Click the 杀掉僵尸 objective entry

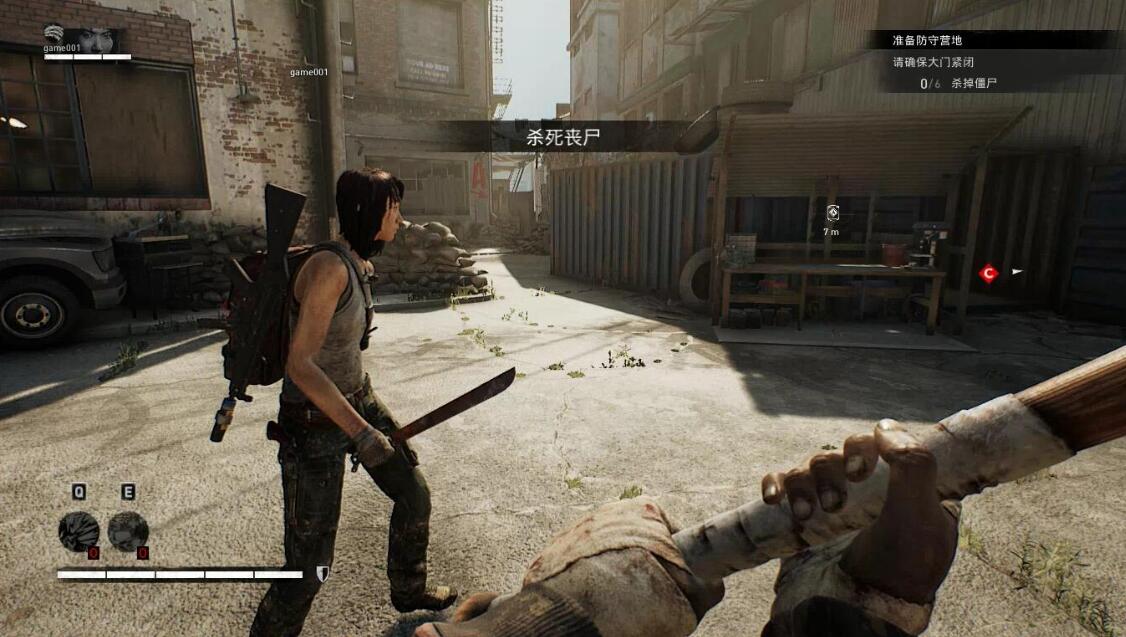[x=973, y=84]
